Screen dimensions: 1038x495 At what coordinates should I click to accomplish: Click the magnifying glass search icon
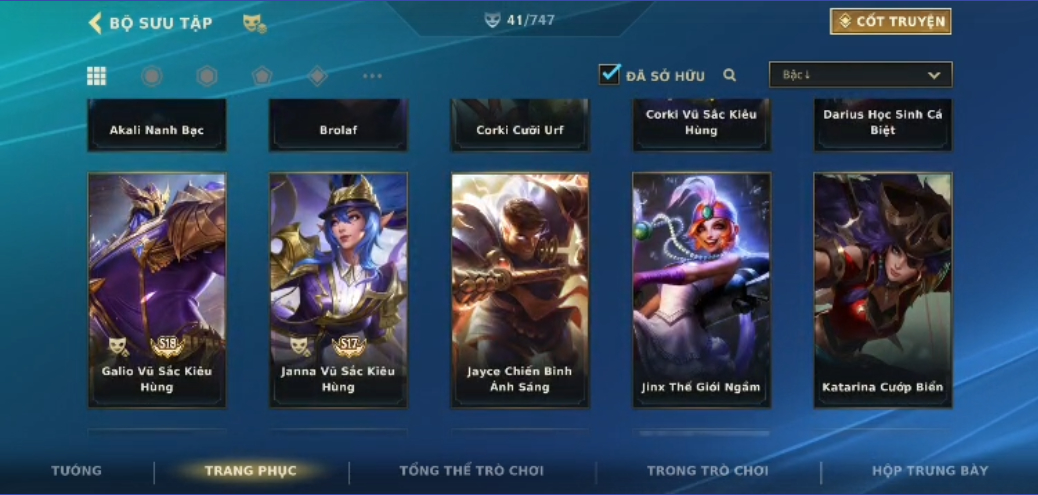tap(730, 75)
